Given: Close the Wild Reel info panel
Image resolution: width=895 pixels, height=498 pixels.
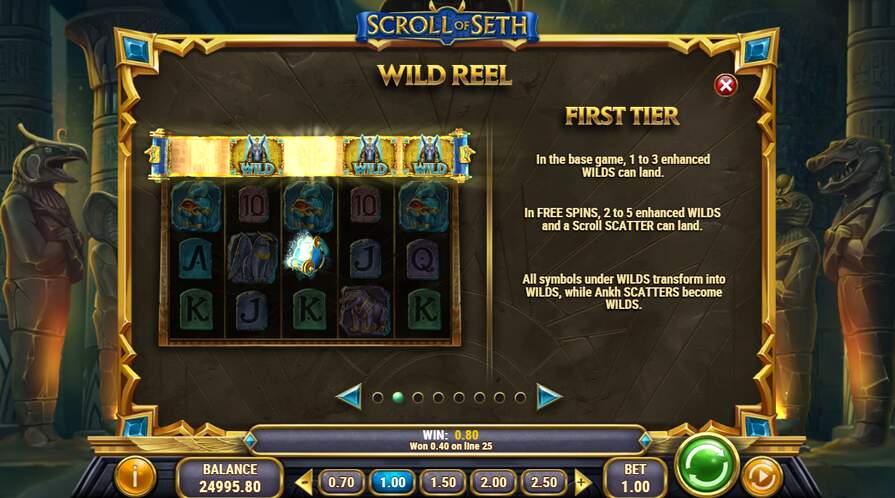Looking at the screenshot, I should click(x=726, y=85).
